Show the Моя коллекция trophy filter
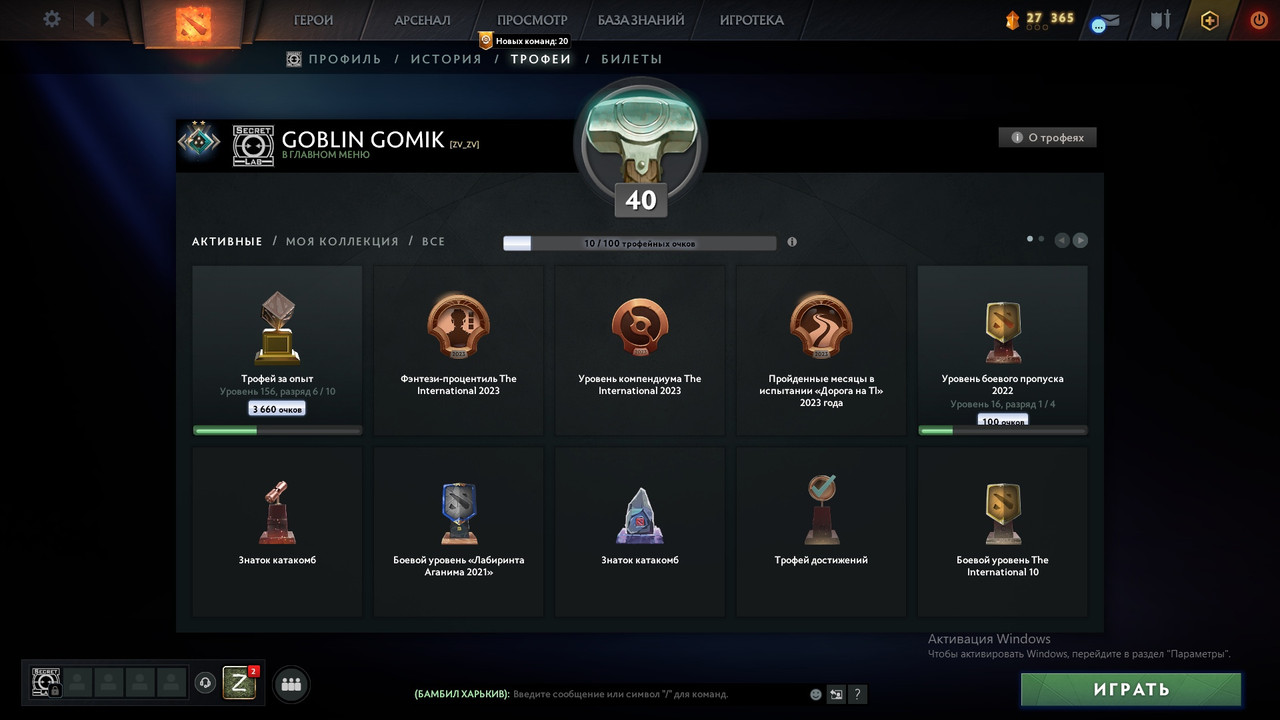The image size is (1280, 720). (x=342, y=241)
